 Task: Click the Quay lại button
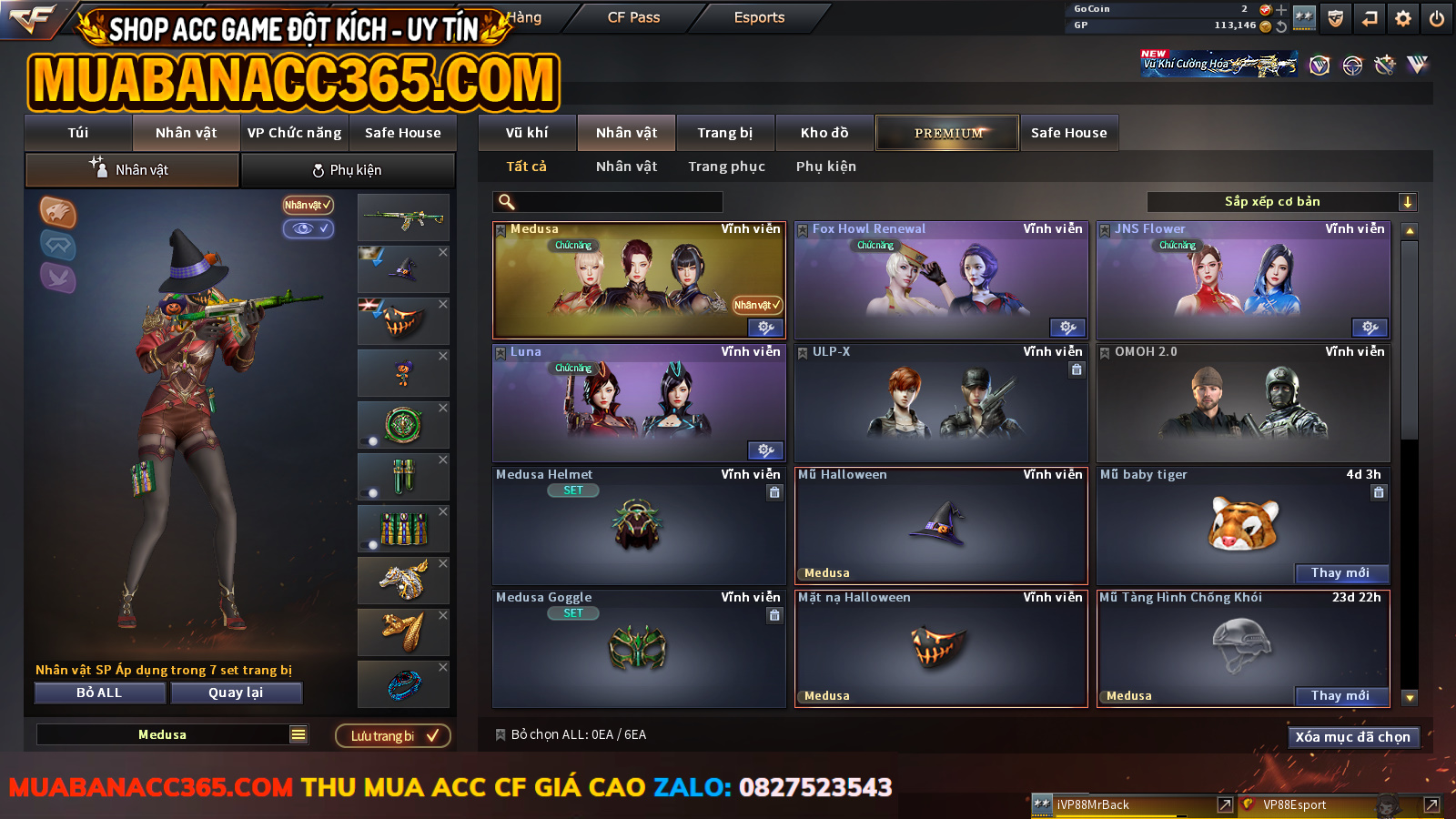pyautogui.click(x=236, y=693)
